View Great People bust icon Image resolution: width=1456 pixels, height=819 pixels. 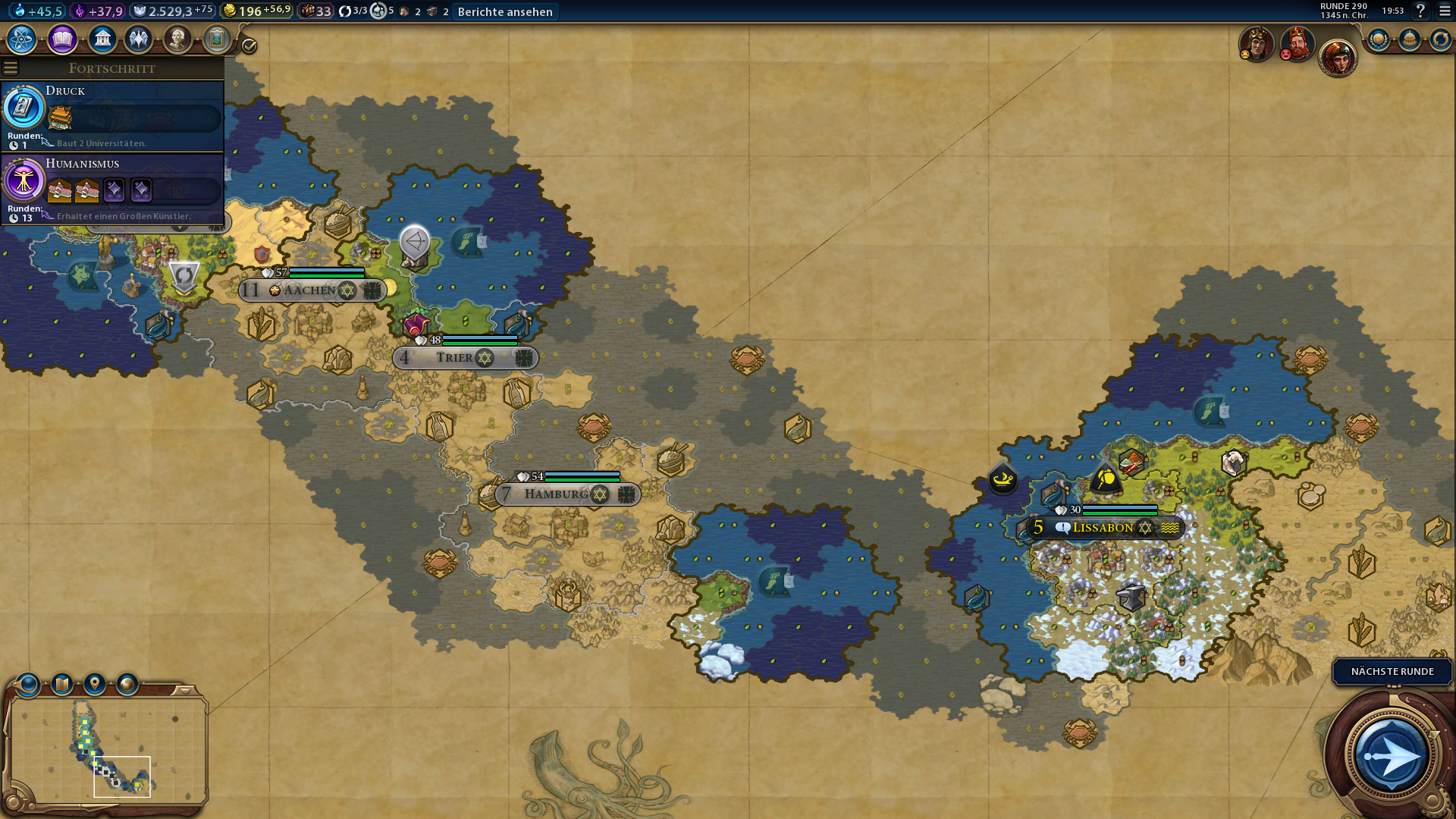pyautogui.click(x=177, y=39)
